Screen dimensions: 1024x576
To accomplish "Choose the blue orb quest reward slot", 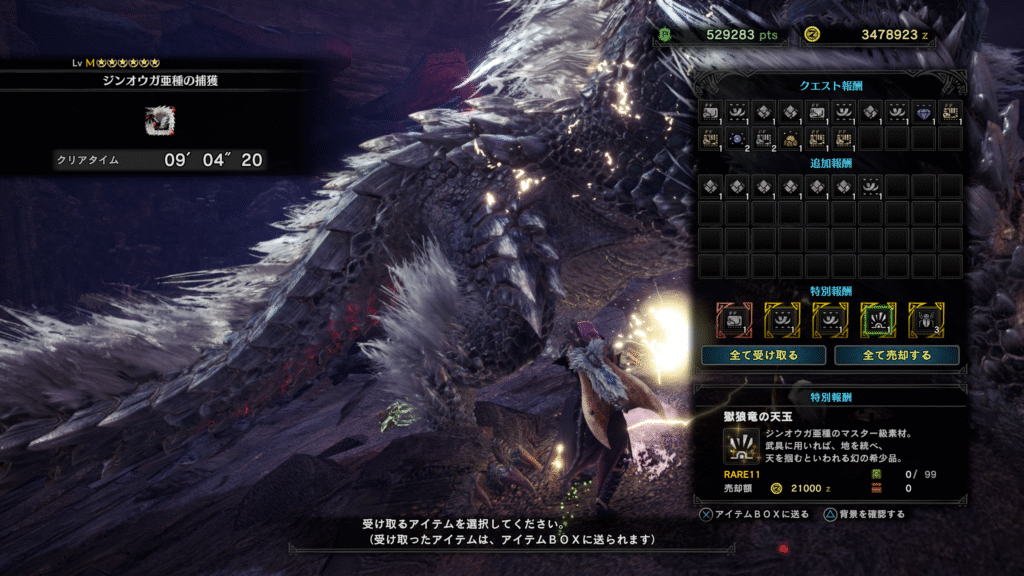I will pos(738,138).
